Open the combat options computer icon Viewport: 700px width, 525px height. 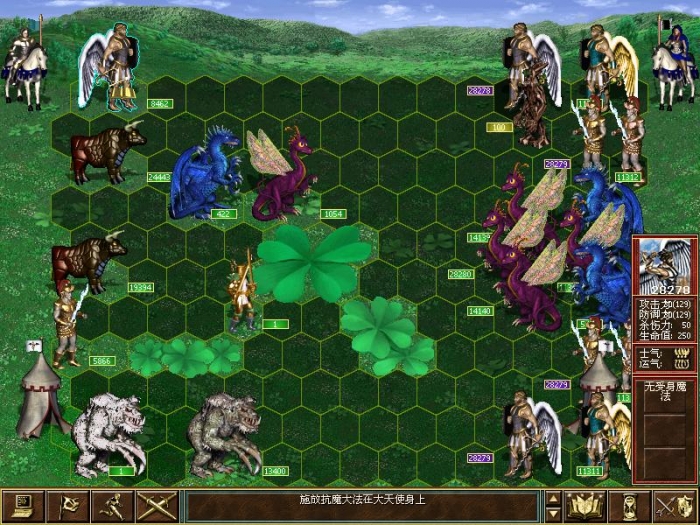pyautogui.click(x=23, y=506)
